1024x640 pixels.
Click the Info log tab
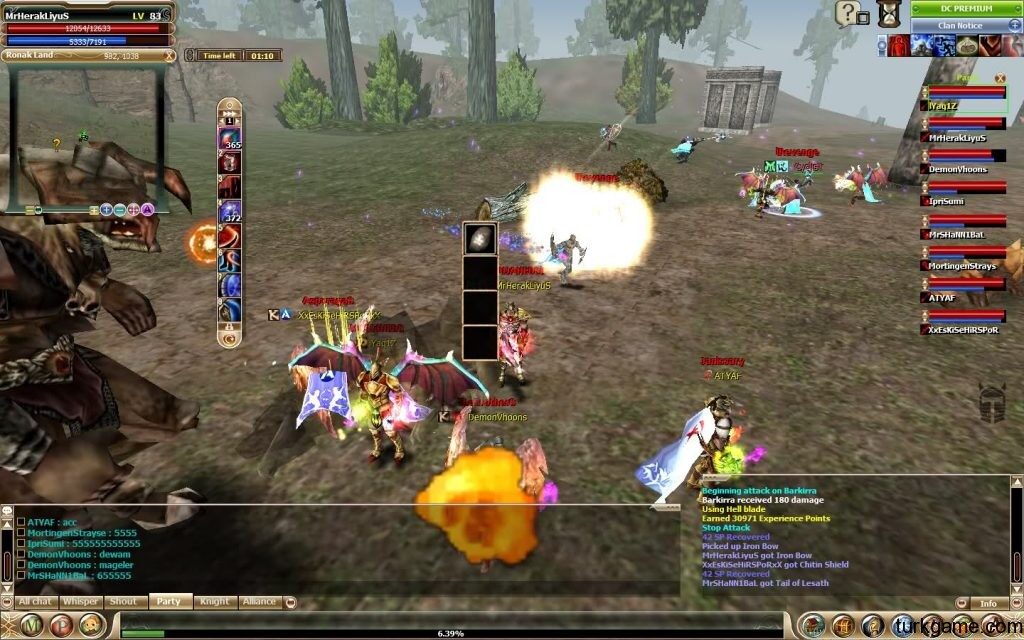tap(988, 604)
